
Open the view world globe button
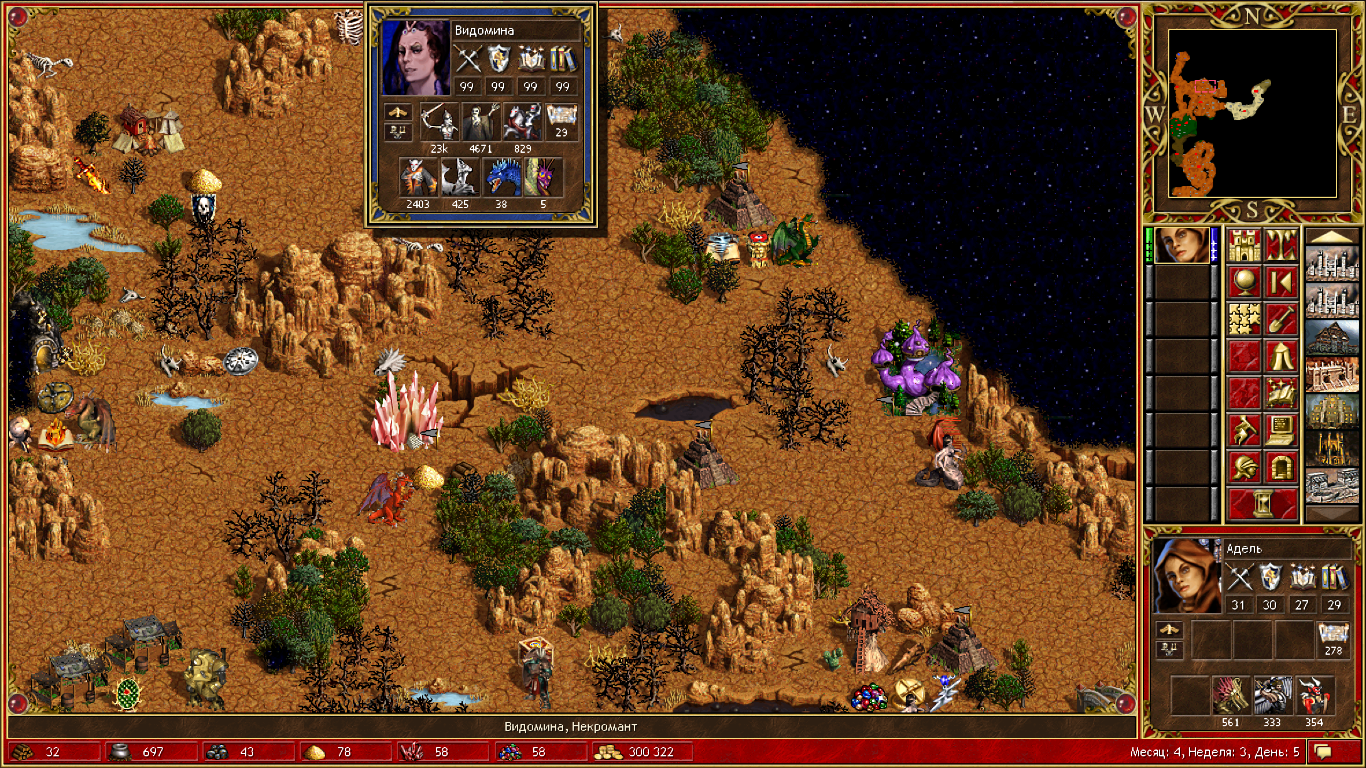pos(1244,283)
